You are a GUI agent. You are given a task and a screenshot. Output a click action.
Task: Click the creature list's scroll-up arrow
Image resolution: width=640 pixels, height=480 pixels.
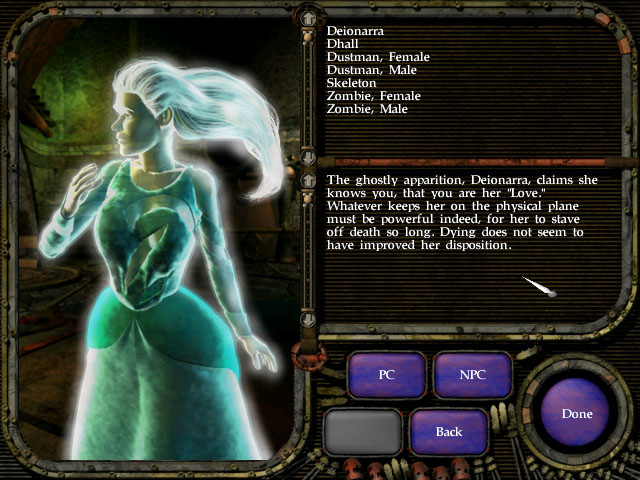point(308,18)
